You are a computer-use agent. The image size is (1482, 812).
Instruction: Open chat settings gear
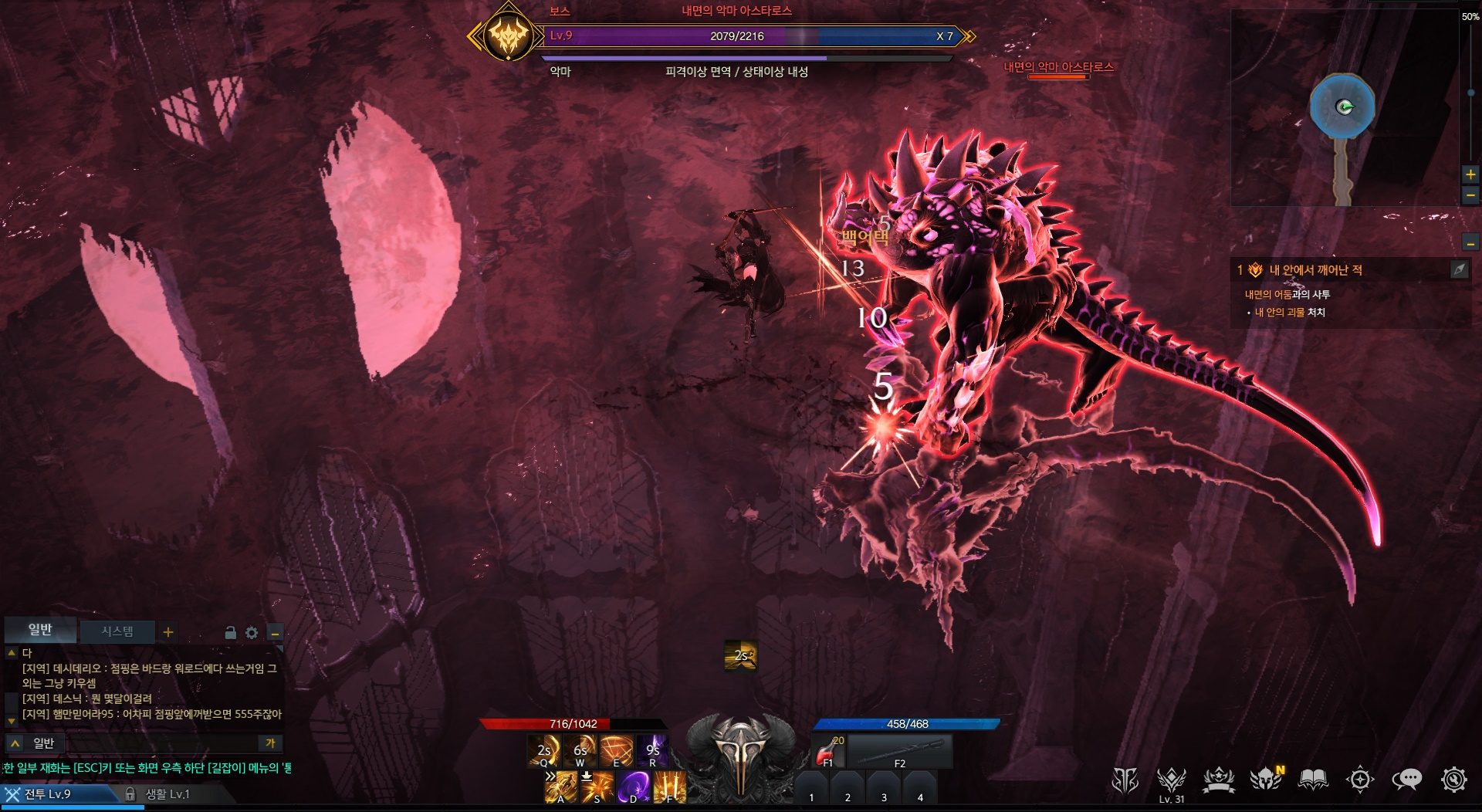(x=252, y=633)
